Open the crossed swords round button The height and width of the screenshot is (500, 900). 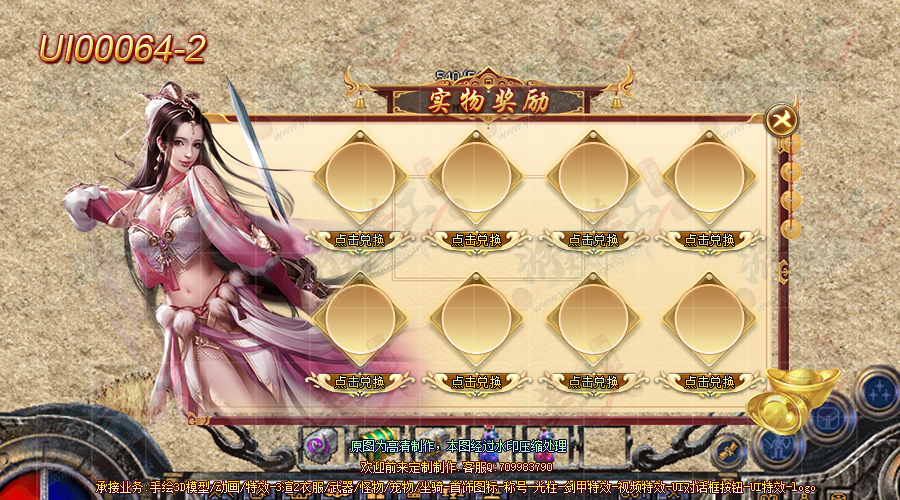coord(727,448)
